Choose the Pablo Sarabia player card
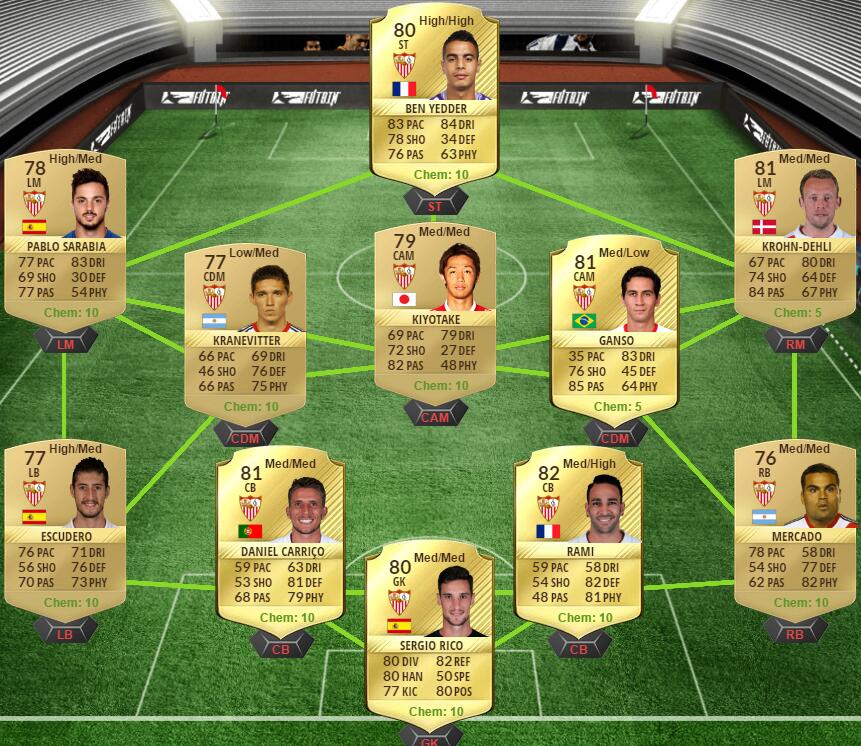 pos(65,240)
